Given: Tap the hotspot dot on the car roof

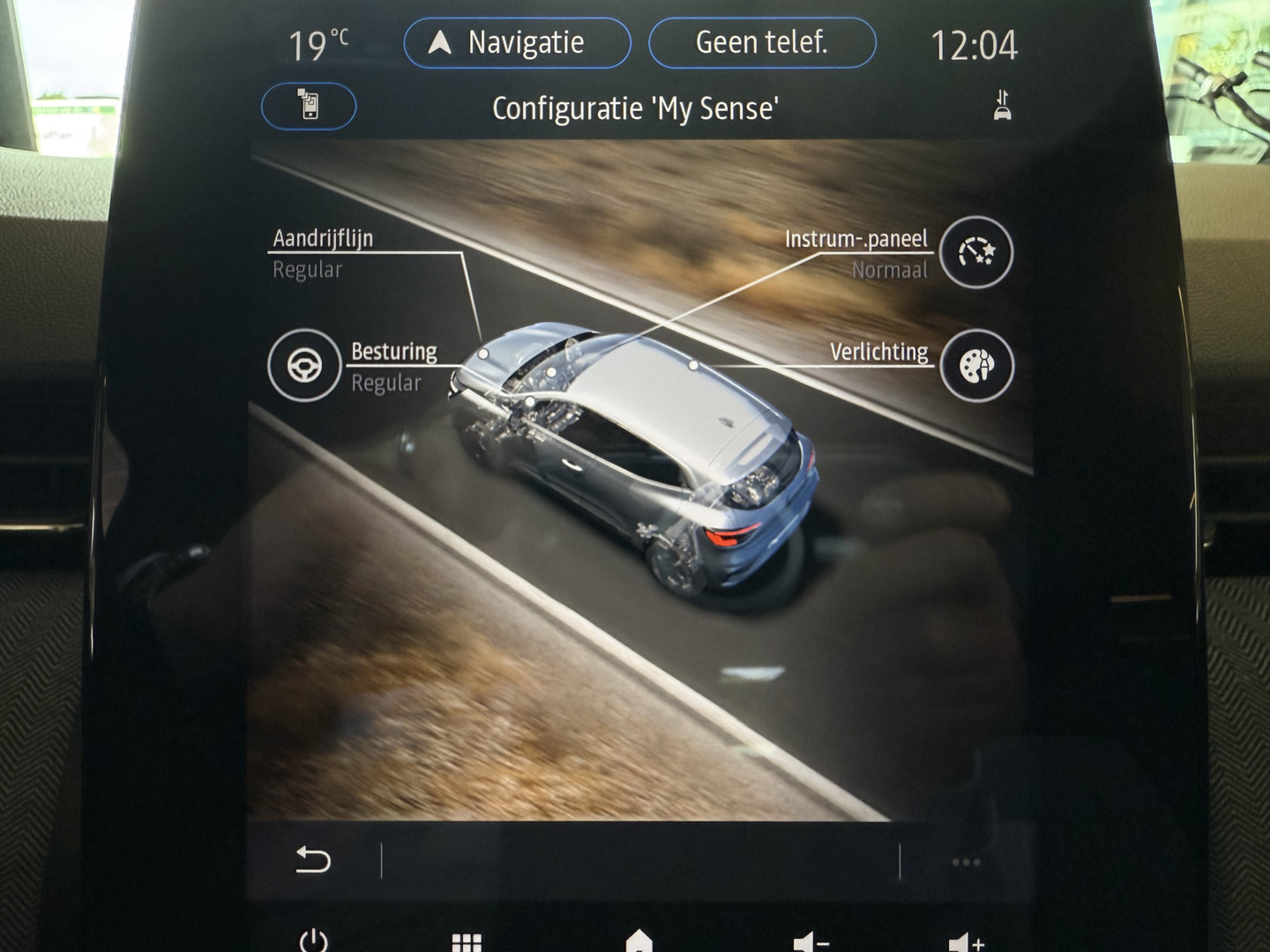Looking at the screenshot, I should click(x=694, y=366).
